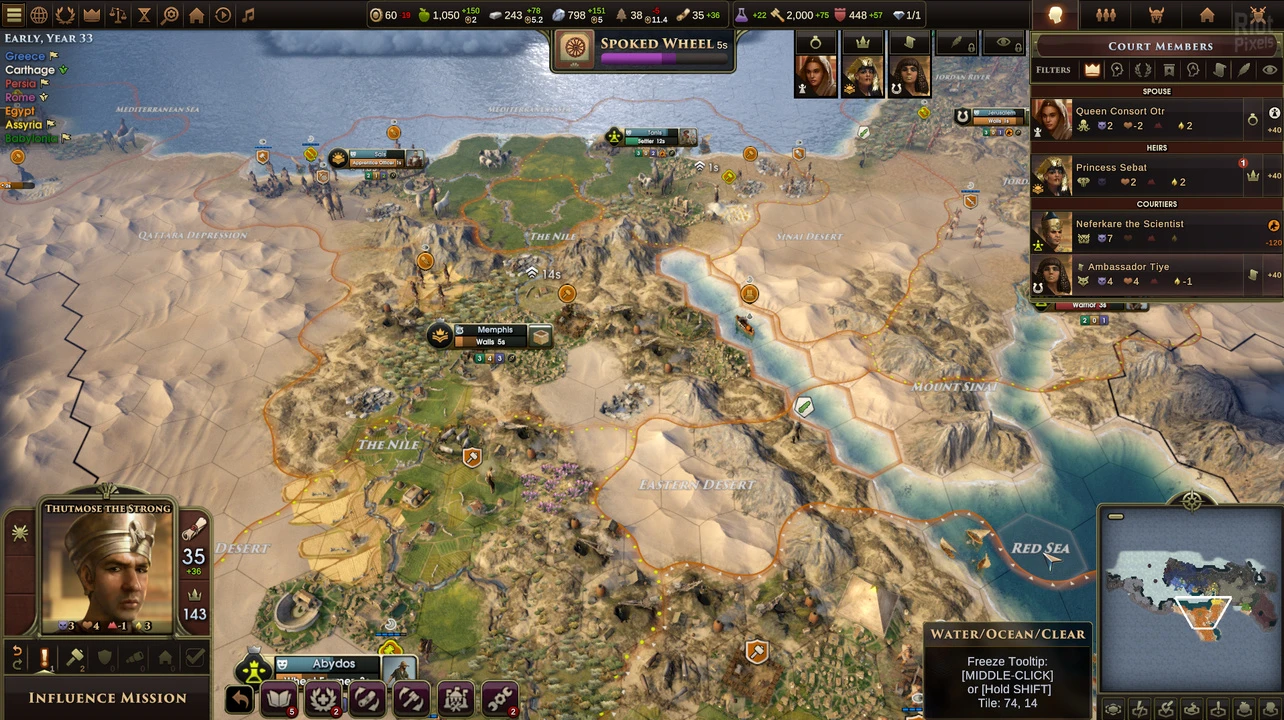This screenshot has width=1284, height=720.
Task: Select the crown filter in Court Members
Action: click(x=1092, y=70)
